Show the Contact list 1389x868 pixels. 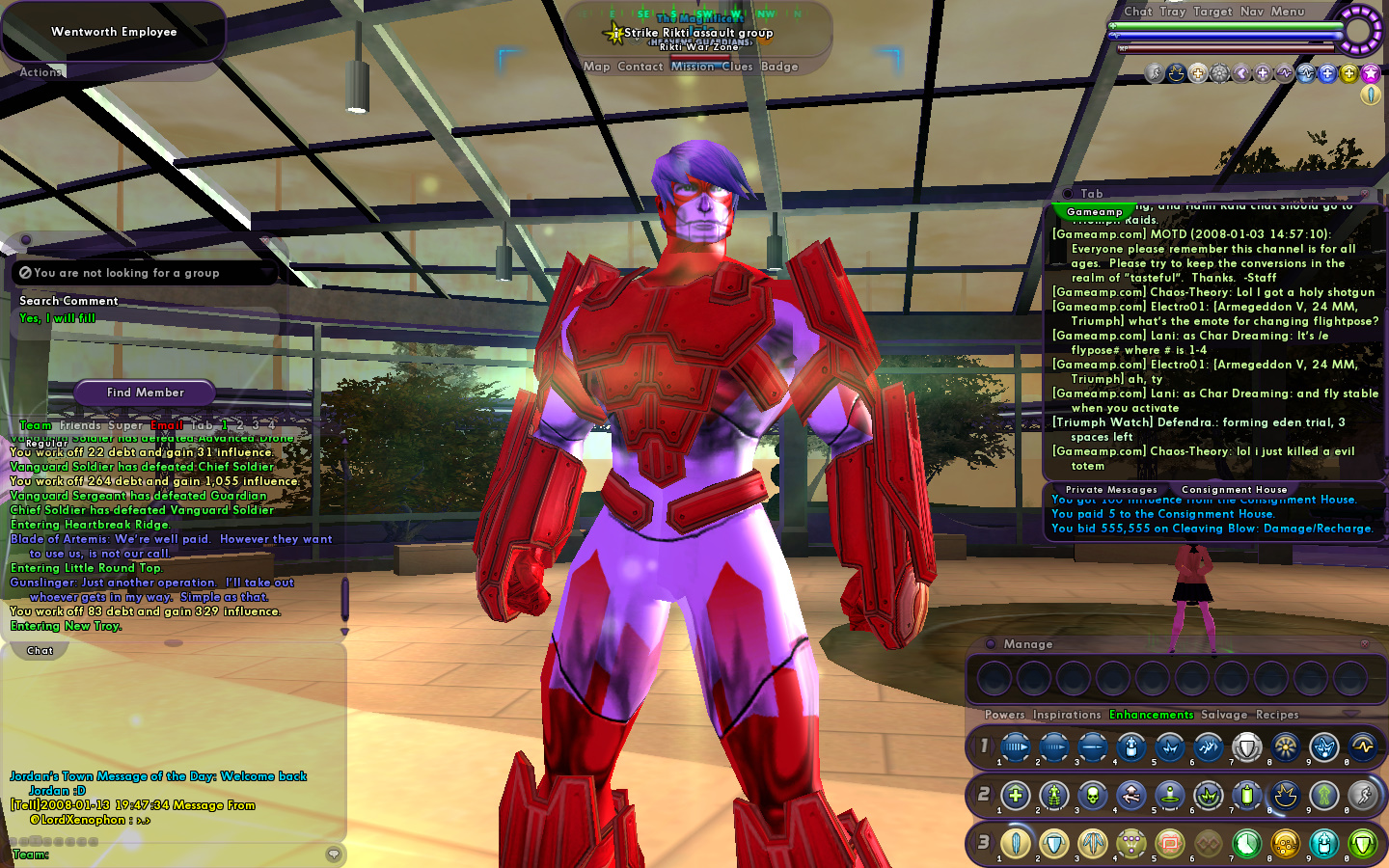640,67
